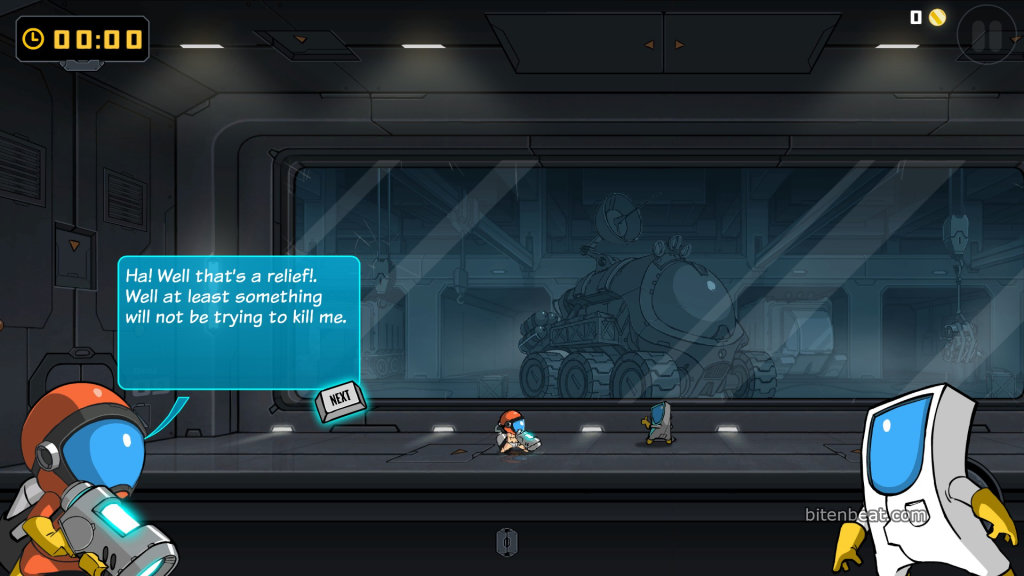Advance the dialogue with the NEXT button

tap(340, 400)
